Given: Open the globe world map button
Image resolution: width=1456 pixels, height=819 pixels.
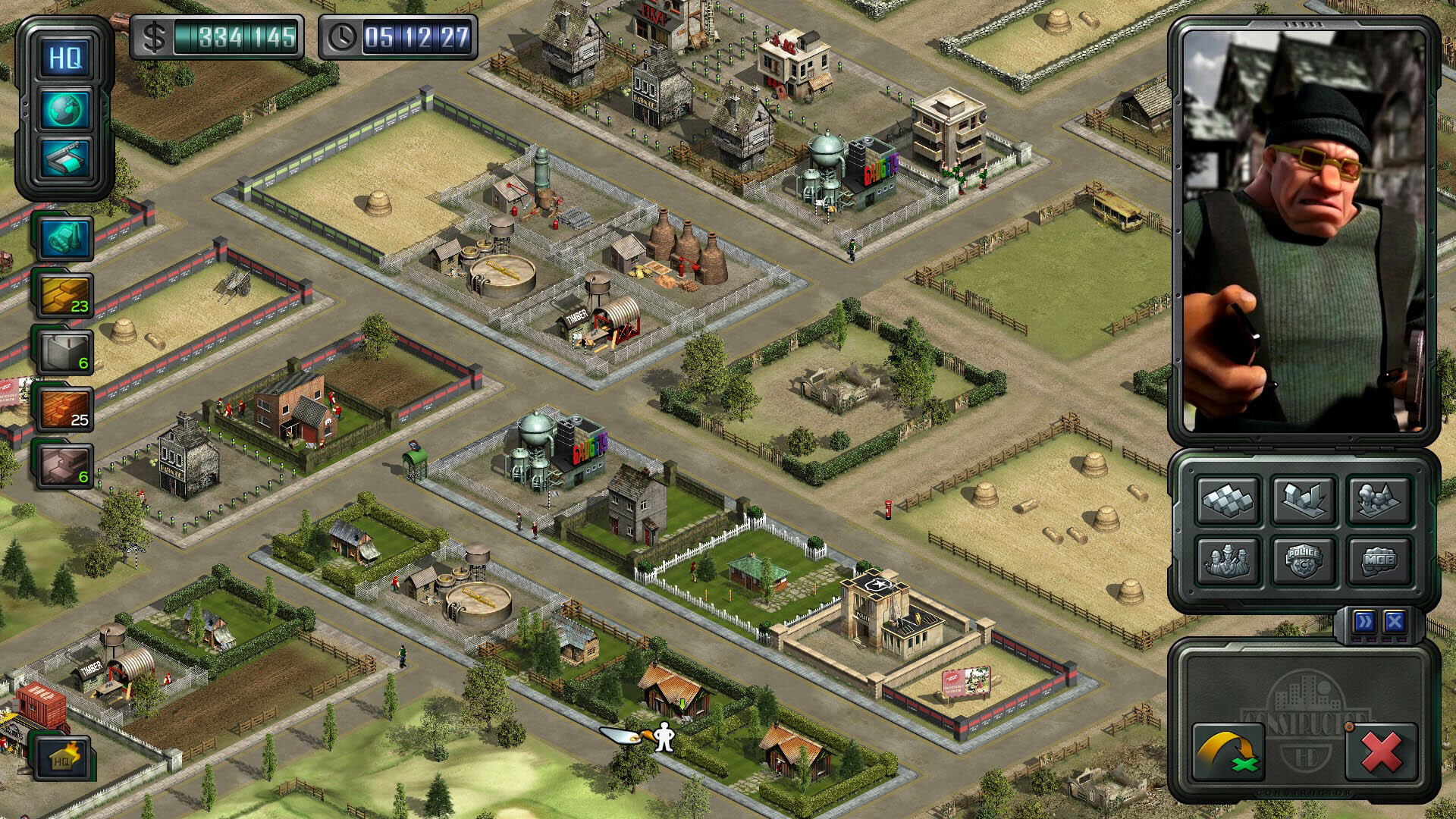Looking at the screenshot, I should click(65, 110).
